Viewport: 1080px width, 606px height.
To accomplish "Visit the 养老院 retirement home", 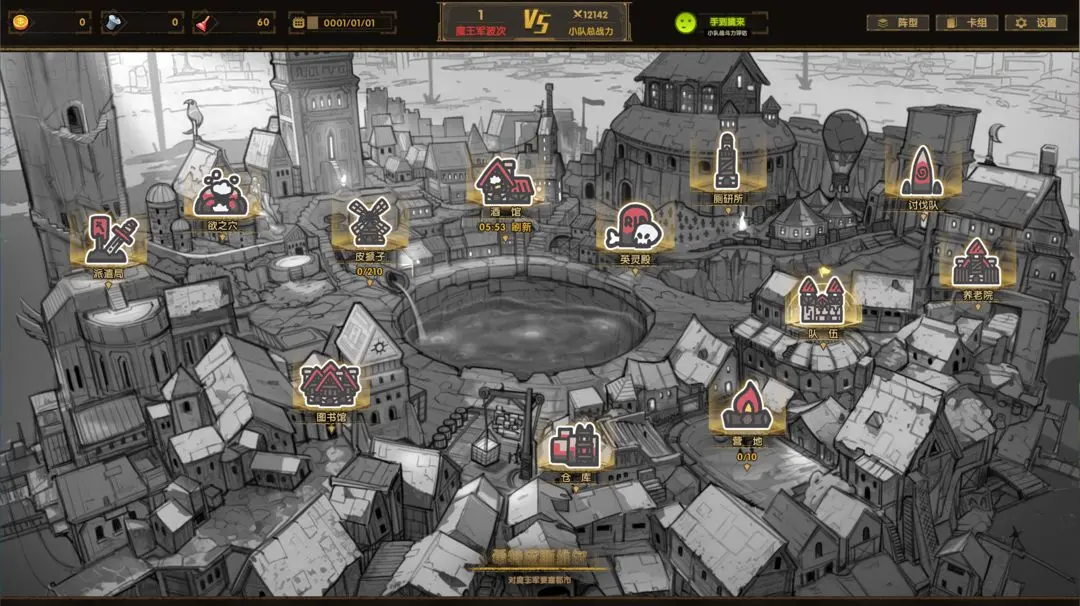I will (976, 265).
